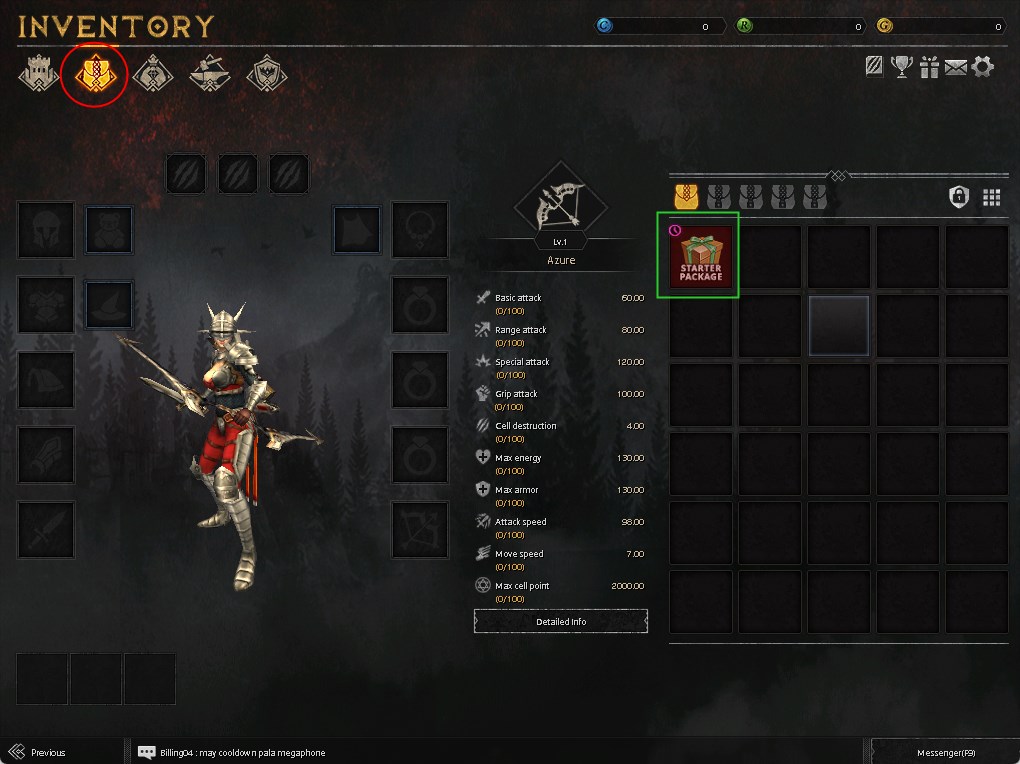Click the striped card icon beside the trophy
Screen dimensions: 1020x764
875,67
